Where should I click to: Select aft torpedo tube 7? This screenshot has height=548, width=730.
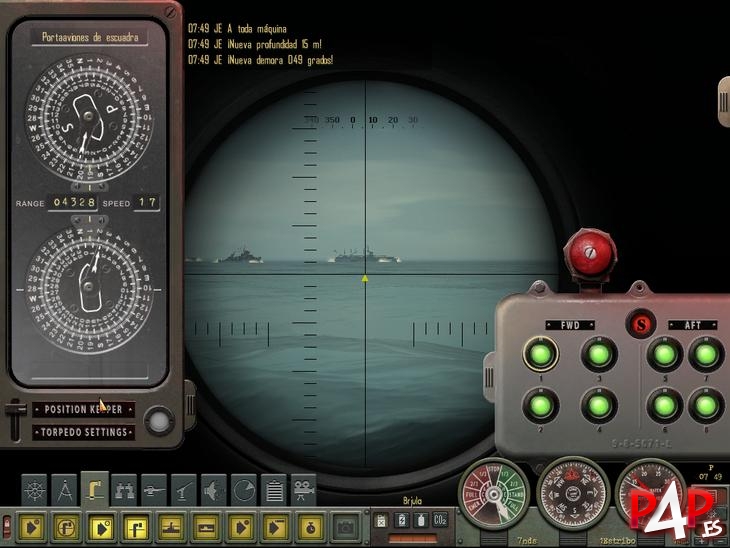[706, 354]
